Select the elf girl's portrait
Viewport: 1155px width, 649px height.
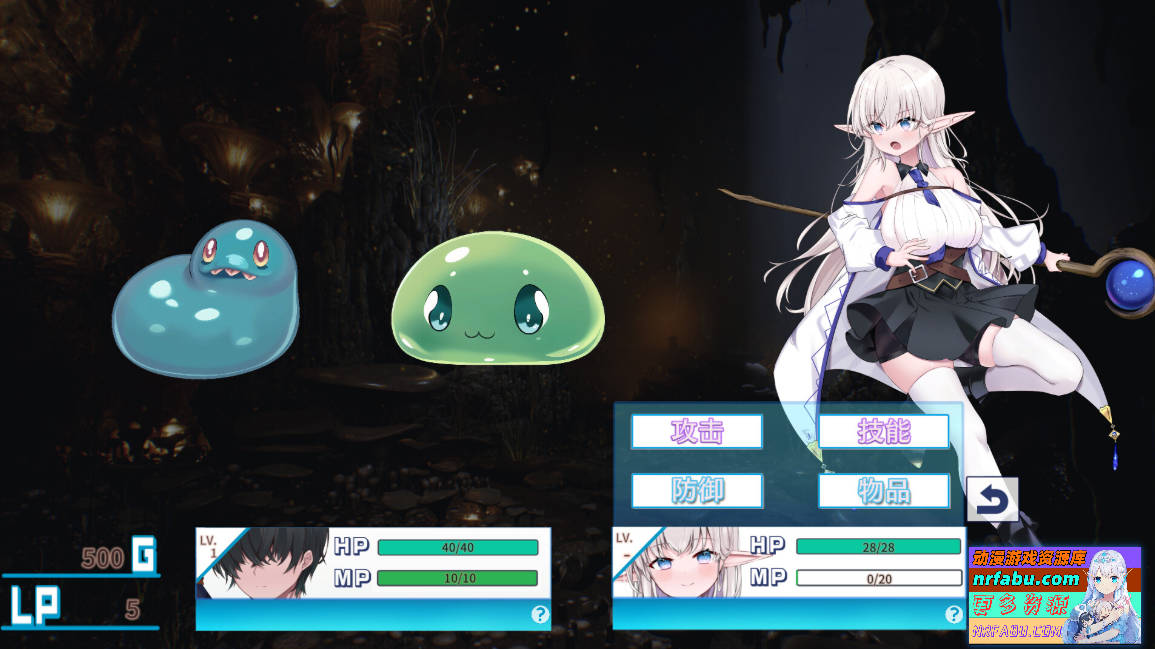(680, 563)
